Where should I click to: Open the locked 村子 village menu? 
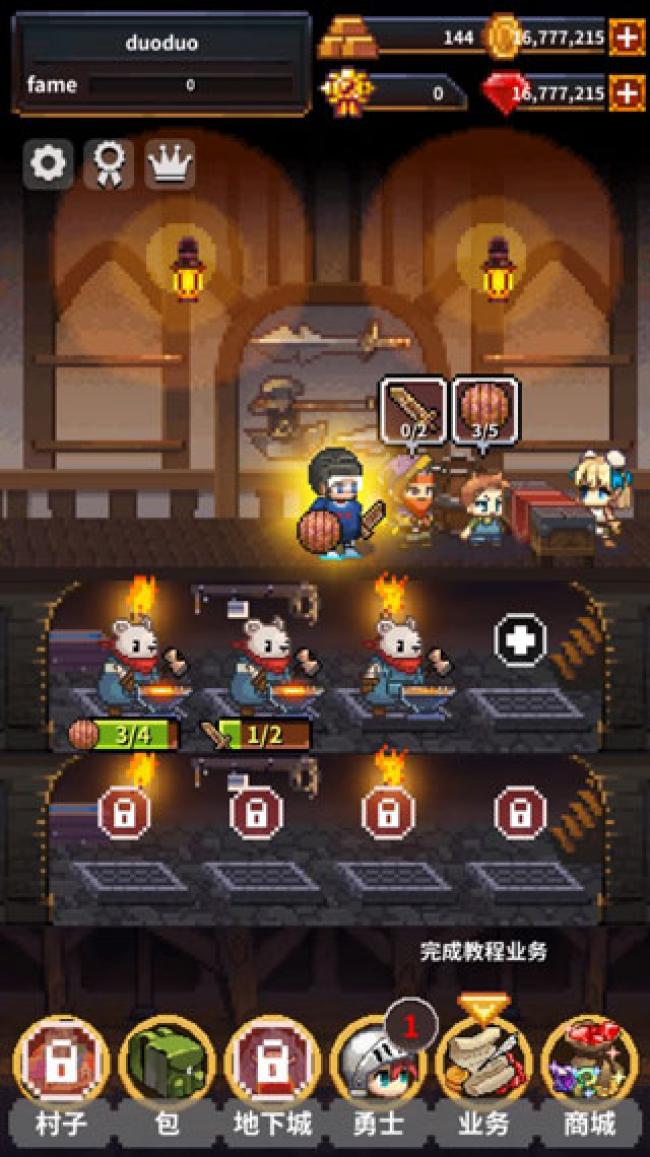(x=61, y=1067)
